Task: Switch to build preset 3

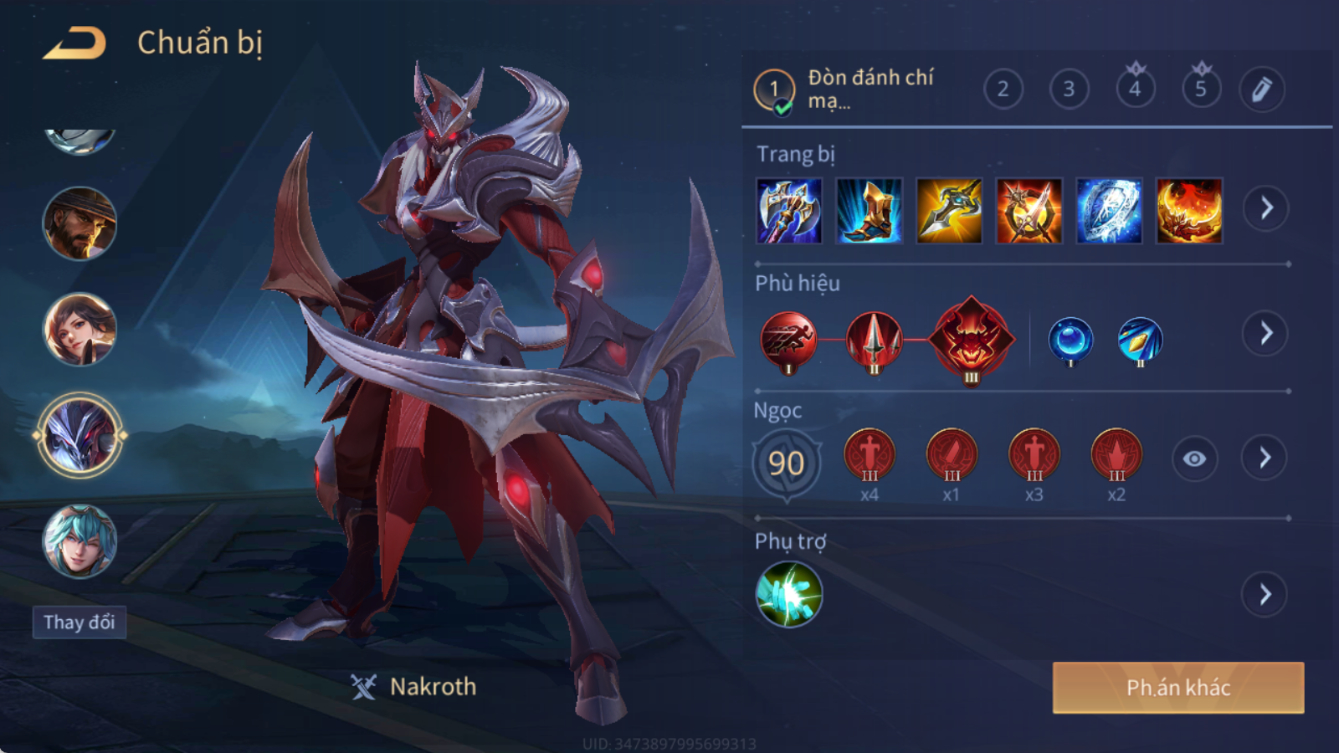Action: pyautogui.click(x=1068, y=90)
